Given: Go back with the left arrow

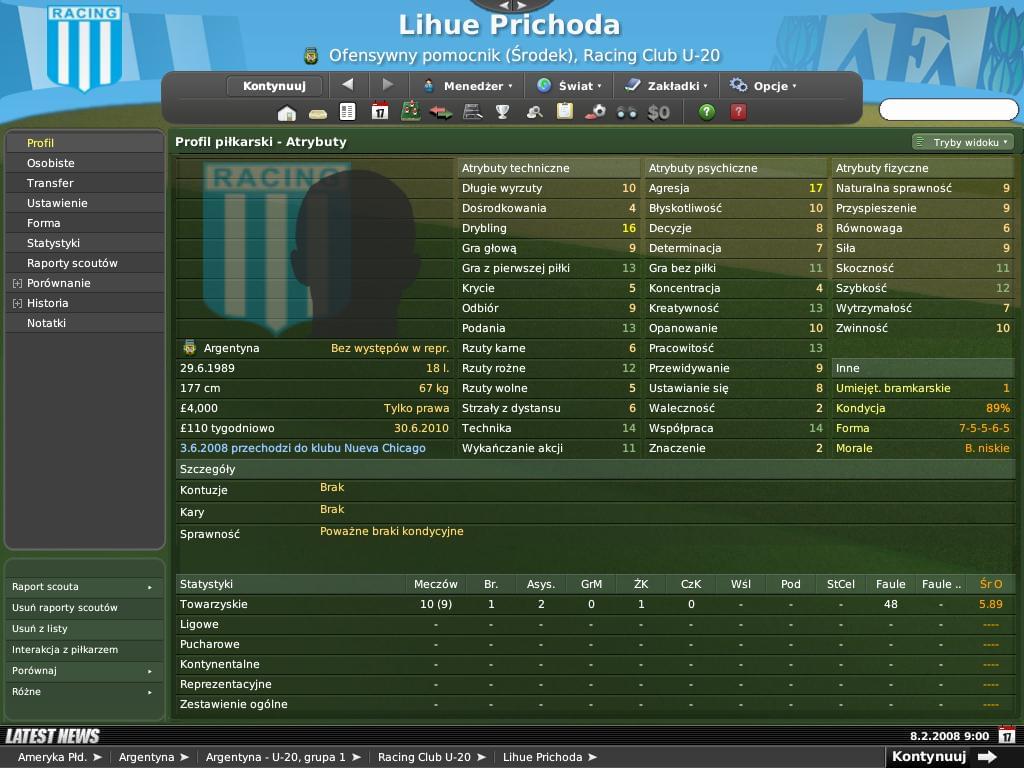Looking at the screenshot, I should click(347, 85).
